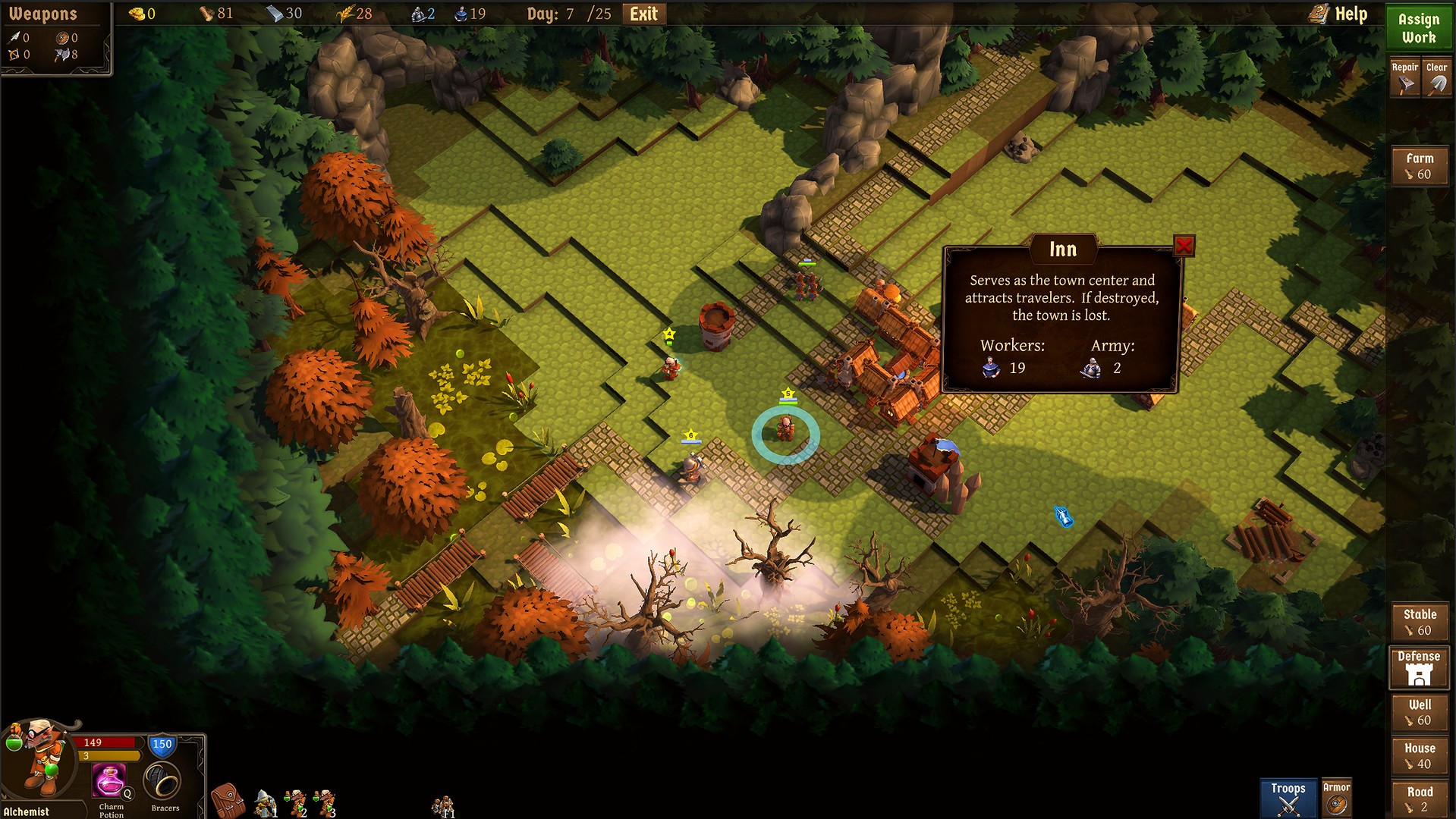Choose the Stable building option
Screen dimensions: 1456x819
[1419, 622]
